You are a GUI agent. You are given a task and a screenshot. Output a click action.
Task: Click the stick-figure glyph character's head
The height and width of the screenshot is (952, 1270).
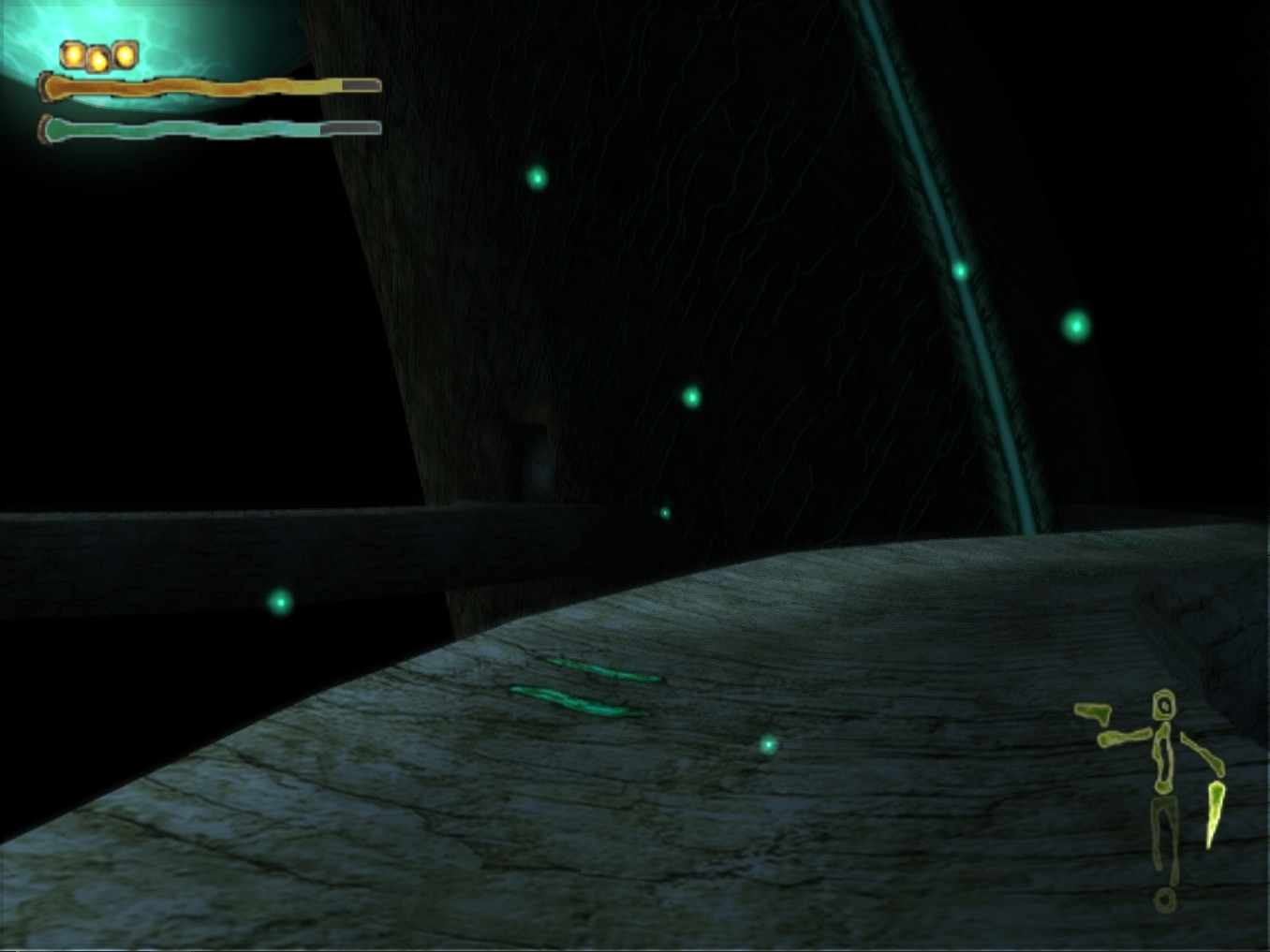1164,705
